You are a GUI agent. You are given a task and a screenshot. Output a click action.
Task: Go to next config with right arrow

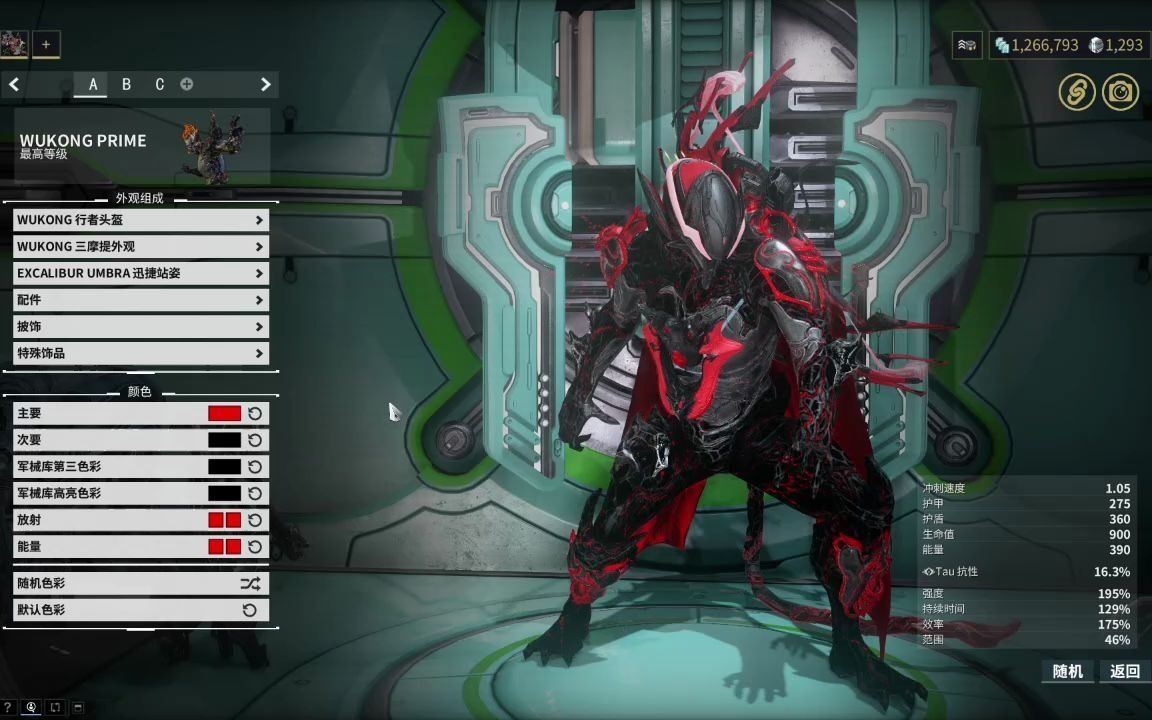pos(265,85)
